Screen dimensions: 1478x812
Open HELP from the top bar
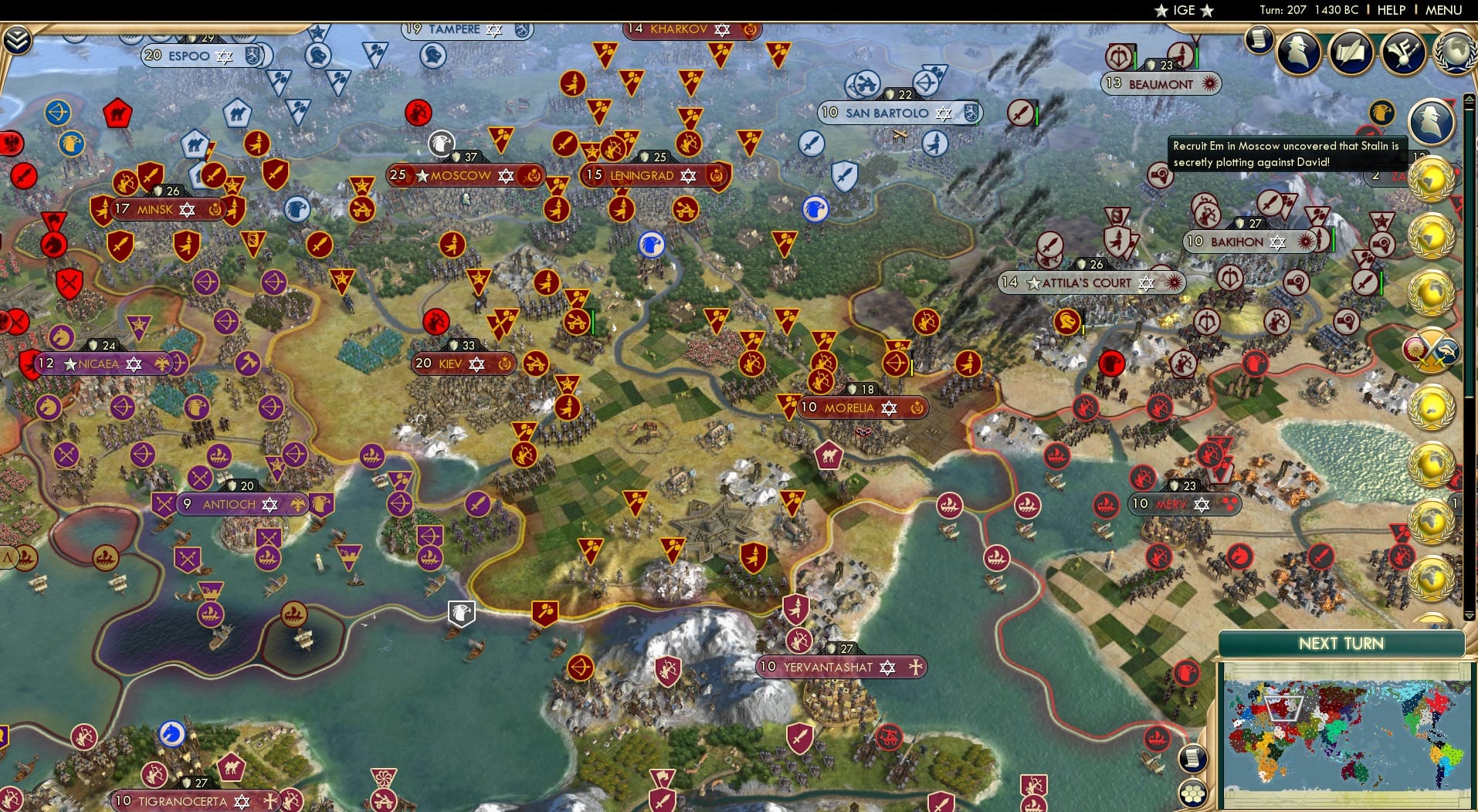tap(1391, 10)
